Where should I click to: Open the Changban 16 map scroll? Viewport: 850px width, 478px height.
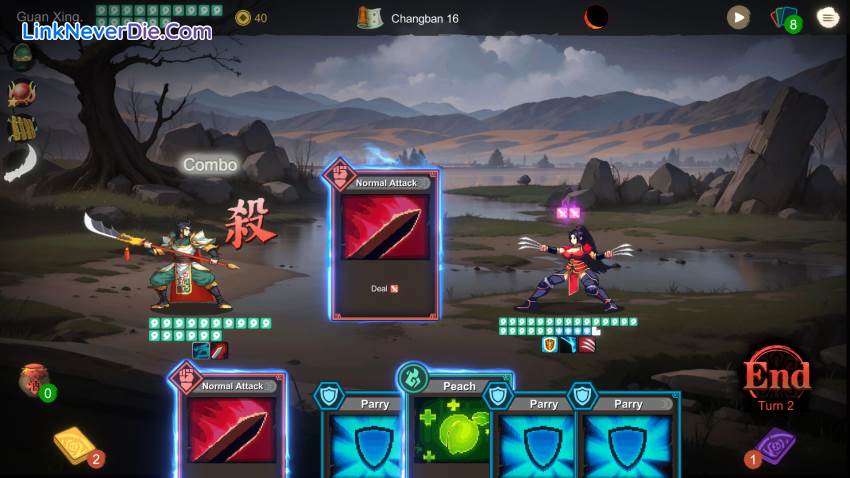tap(371, 18)
